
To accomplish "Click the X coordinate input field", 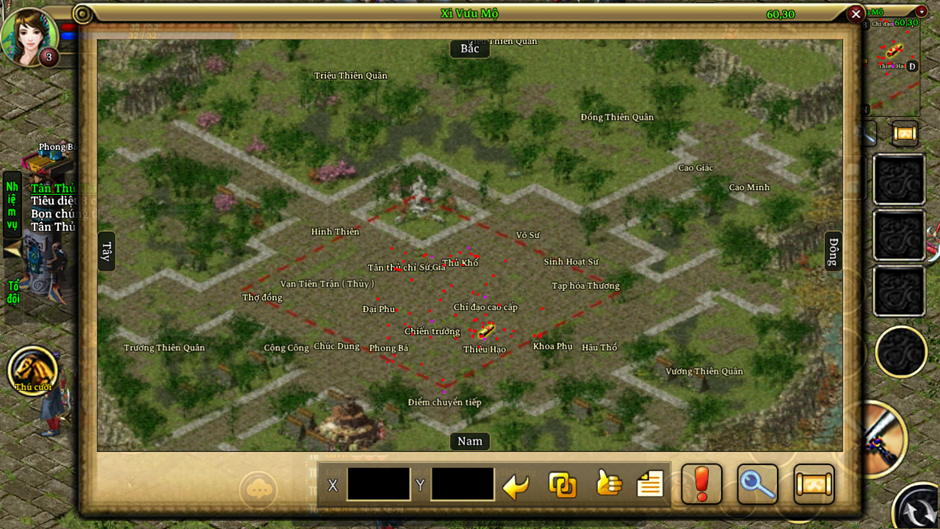I will coord(378,485).
